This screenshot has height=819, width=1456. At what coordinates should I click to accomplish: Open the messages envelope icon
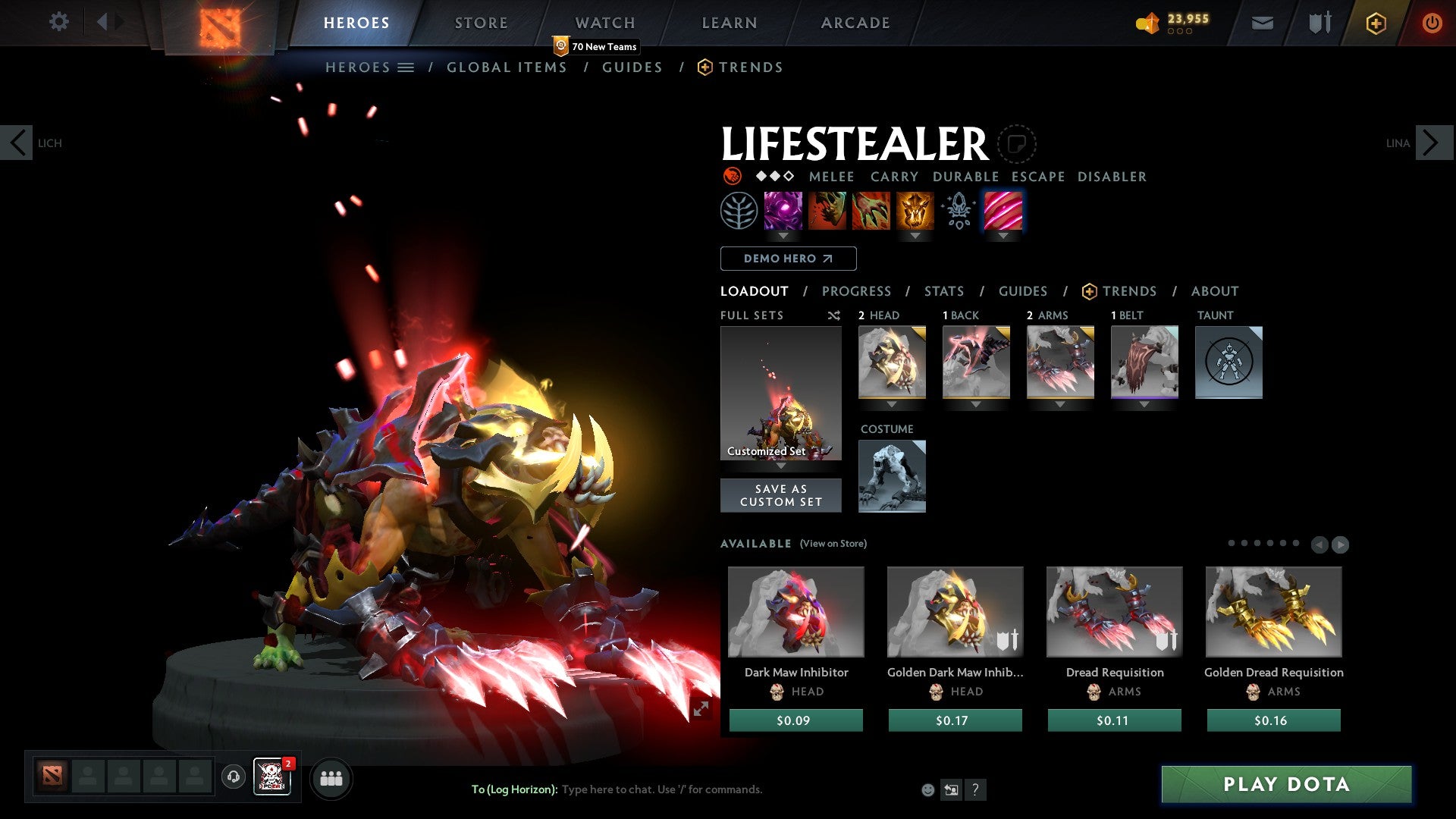(1262, 23)
